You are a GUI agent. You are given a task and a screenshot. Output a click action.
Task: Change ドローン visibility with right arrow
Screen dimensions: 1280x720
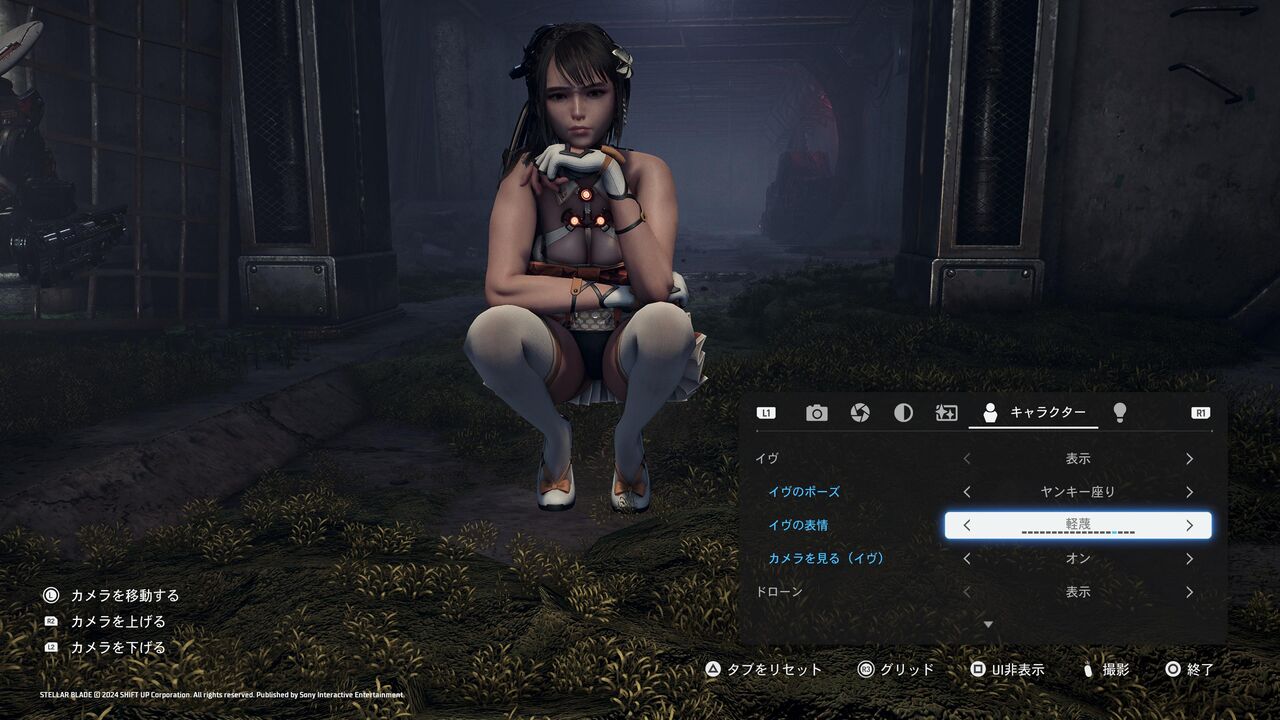click(1189, 592)
